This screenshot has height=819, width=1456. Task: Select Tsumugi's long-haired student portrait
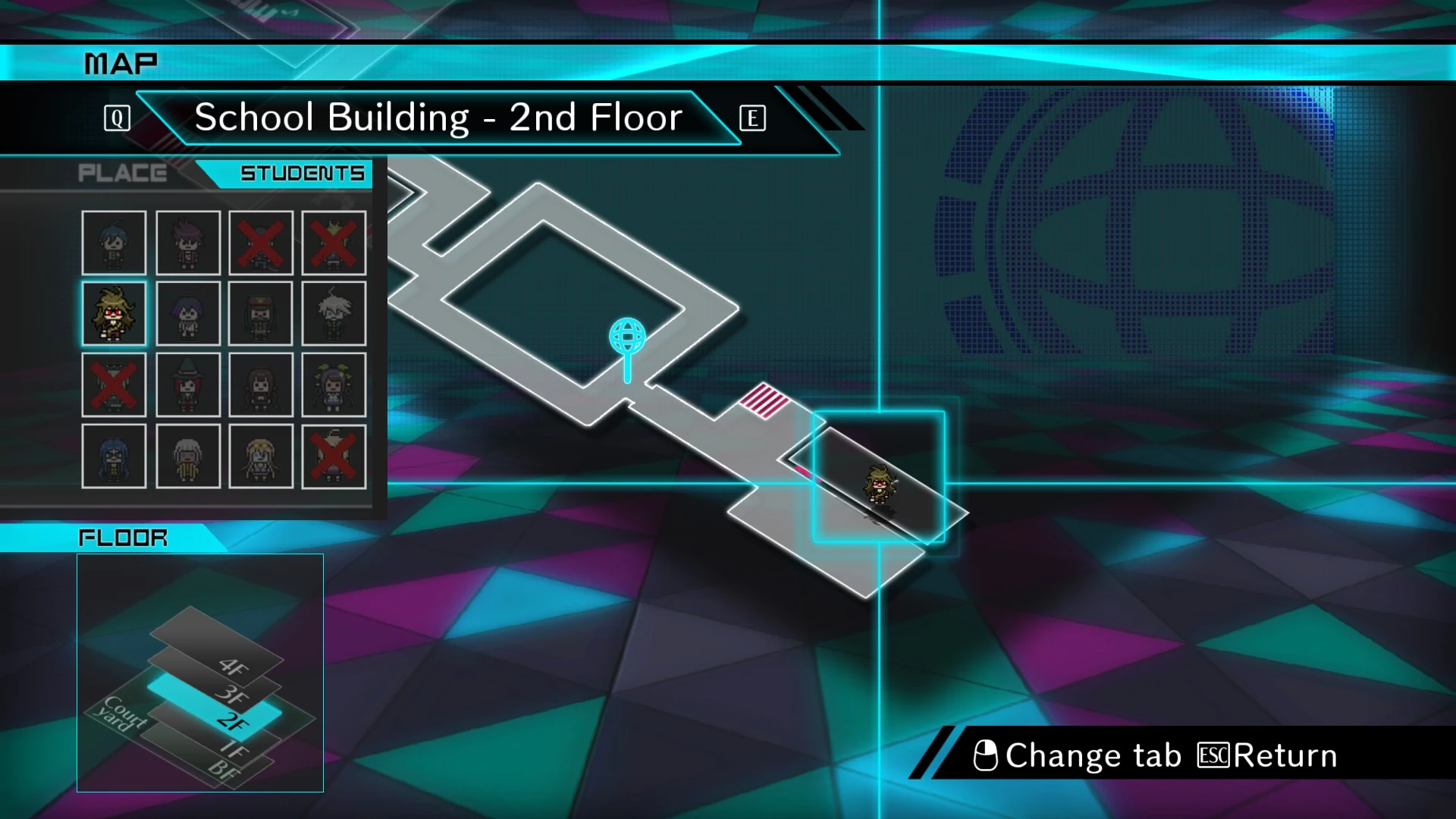coord(114,456)
